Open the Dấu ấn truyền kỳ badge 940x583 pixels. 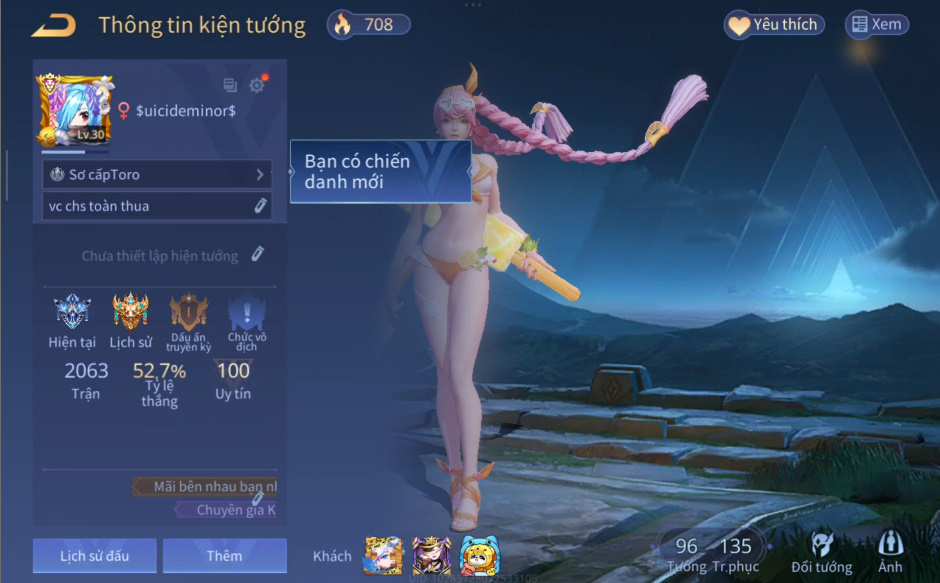(188, 314)
